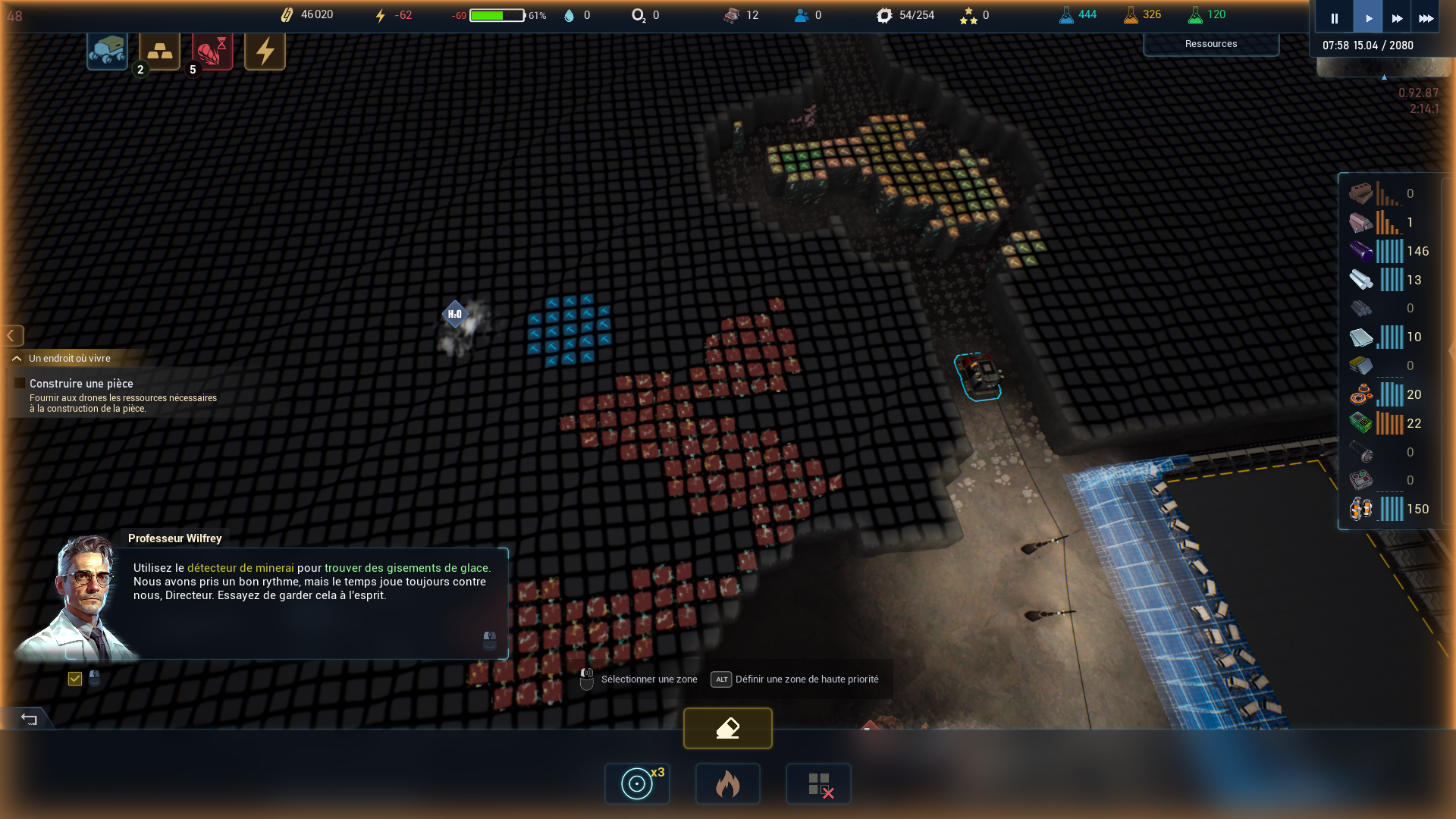Set game speed to normal play

tap(1368, 18)
